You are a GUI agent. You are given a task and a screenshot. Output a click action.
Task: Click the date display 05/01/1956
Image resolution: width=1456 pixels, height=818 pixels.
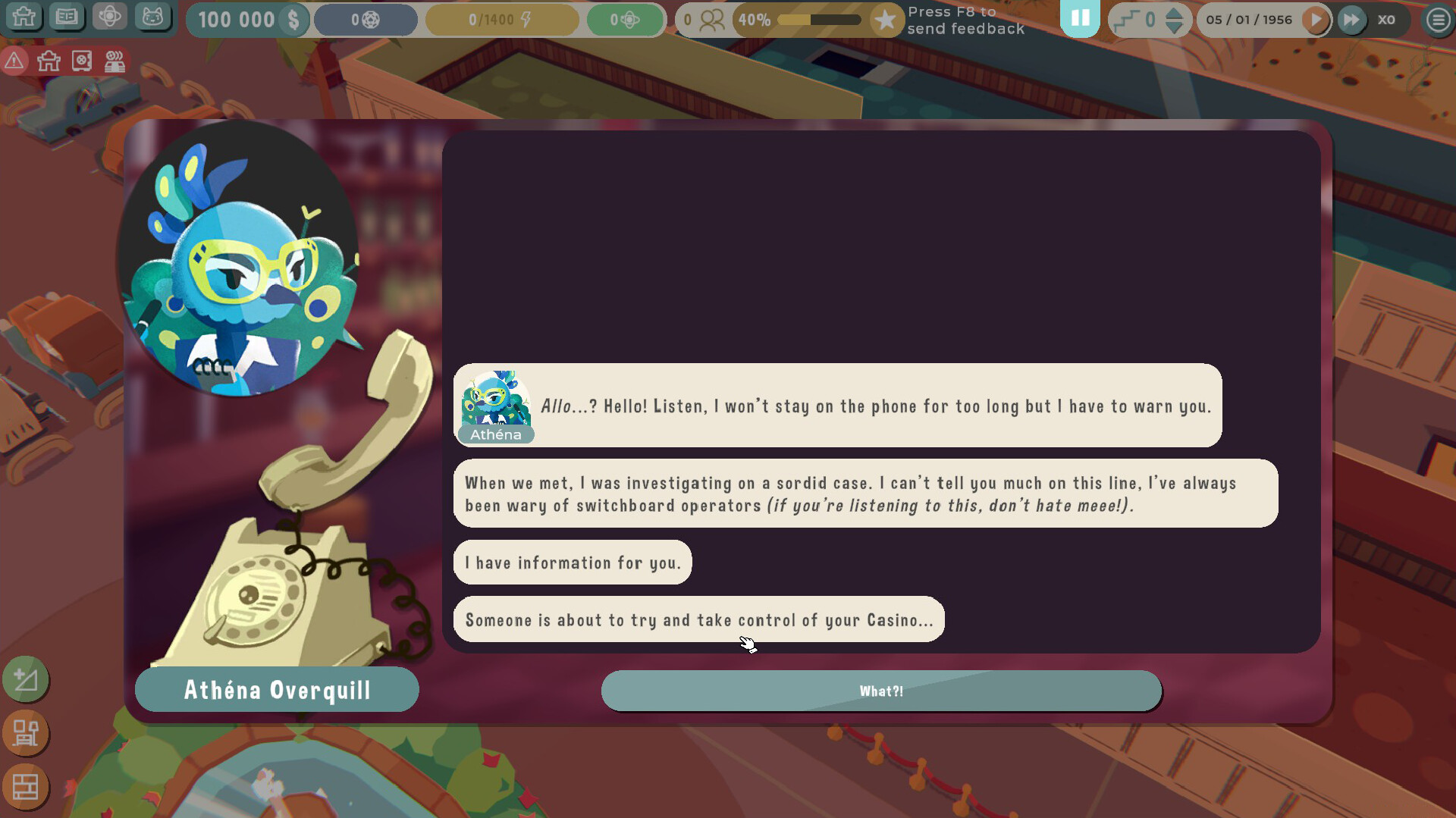click(x=1248, y=20)
